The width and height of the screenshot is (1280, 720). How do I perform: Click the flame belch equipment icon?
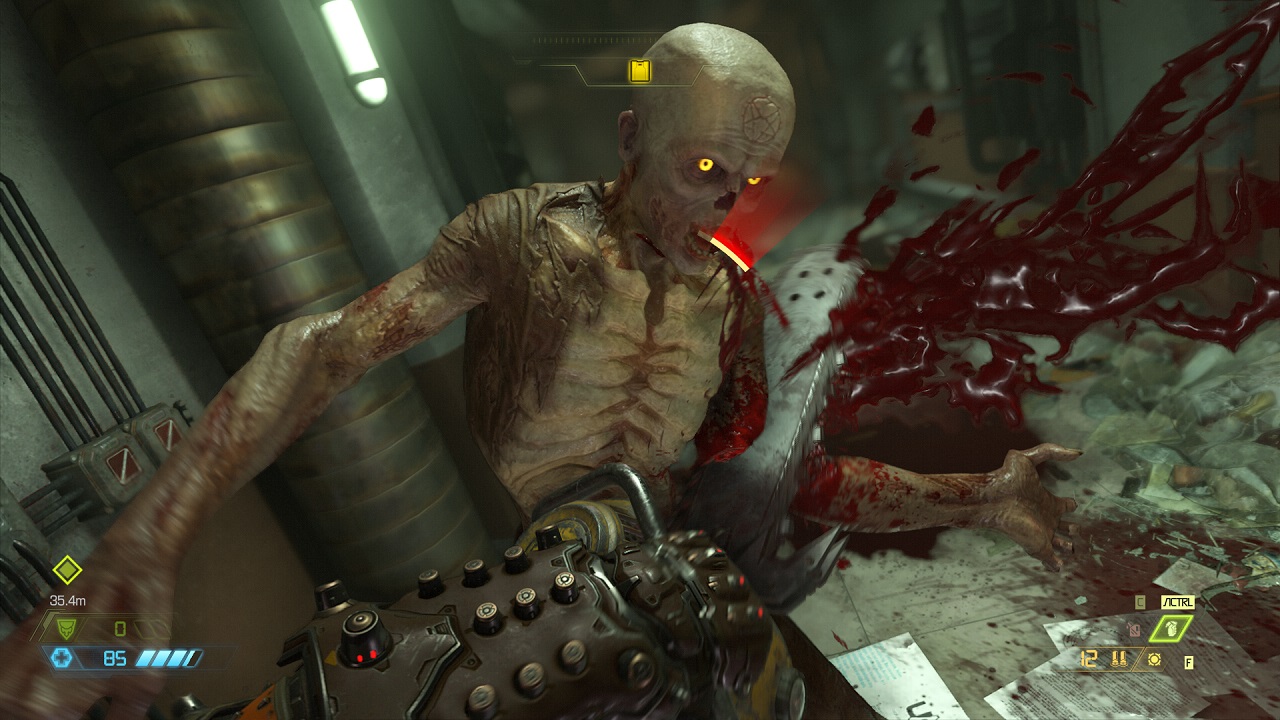(1135, 630)
